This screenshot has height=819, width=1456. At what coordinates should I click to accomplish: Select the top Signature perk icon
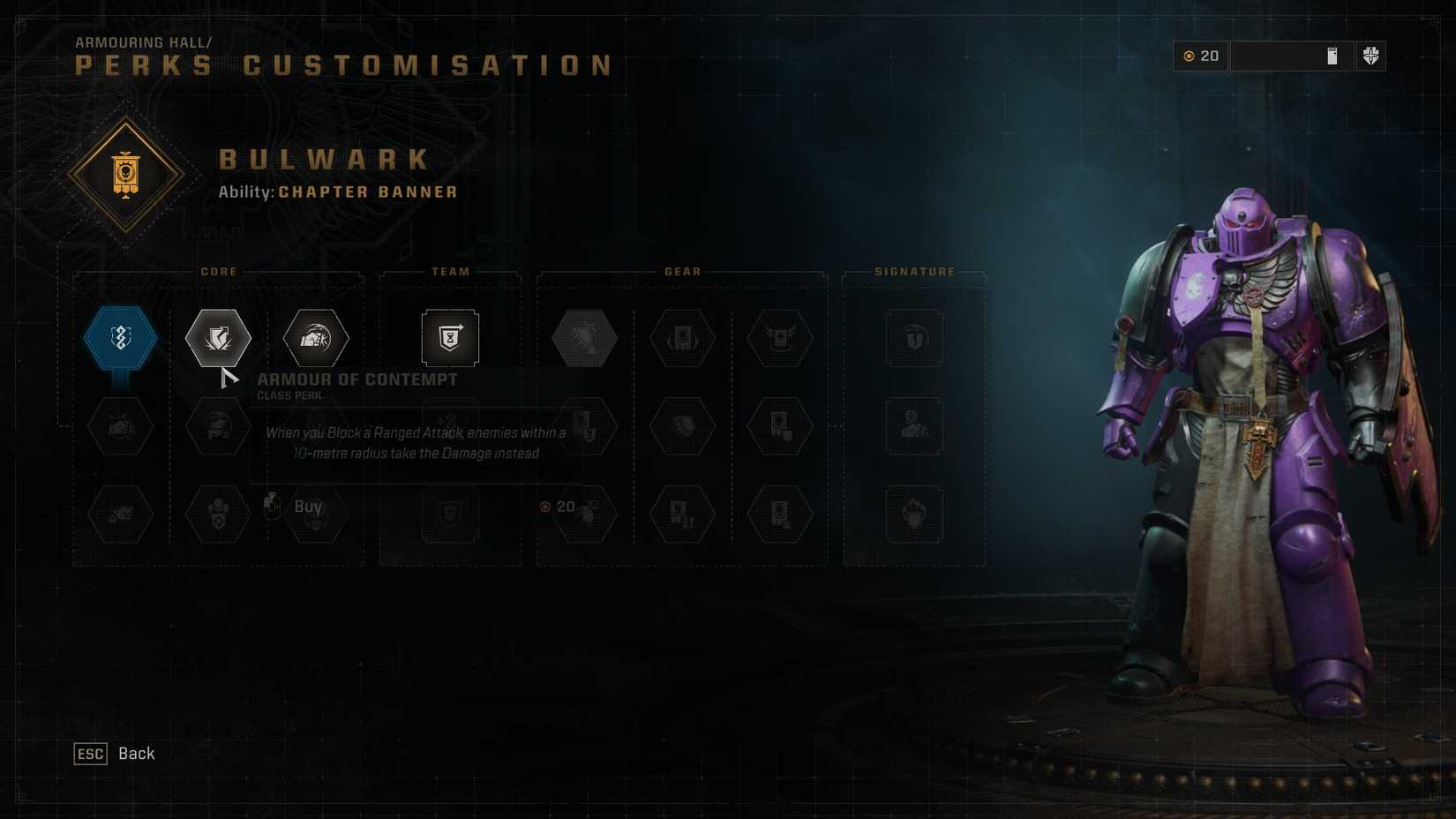pos(914,338)
